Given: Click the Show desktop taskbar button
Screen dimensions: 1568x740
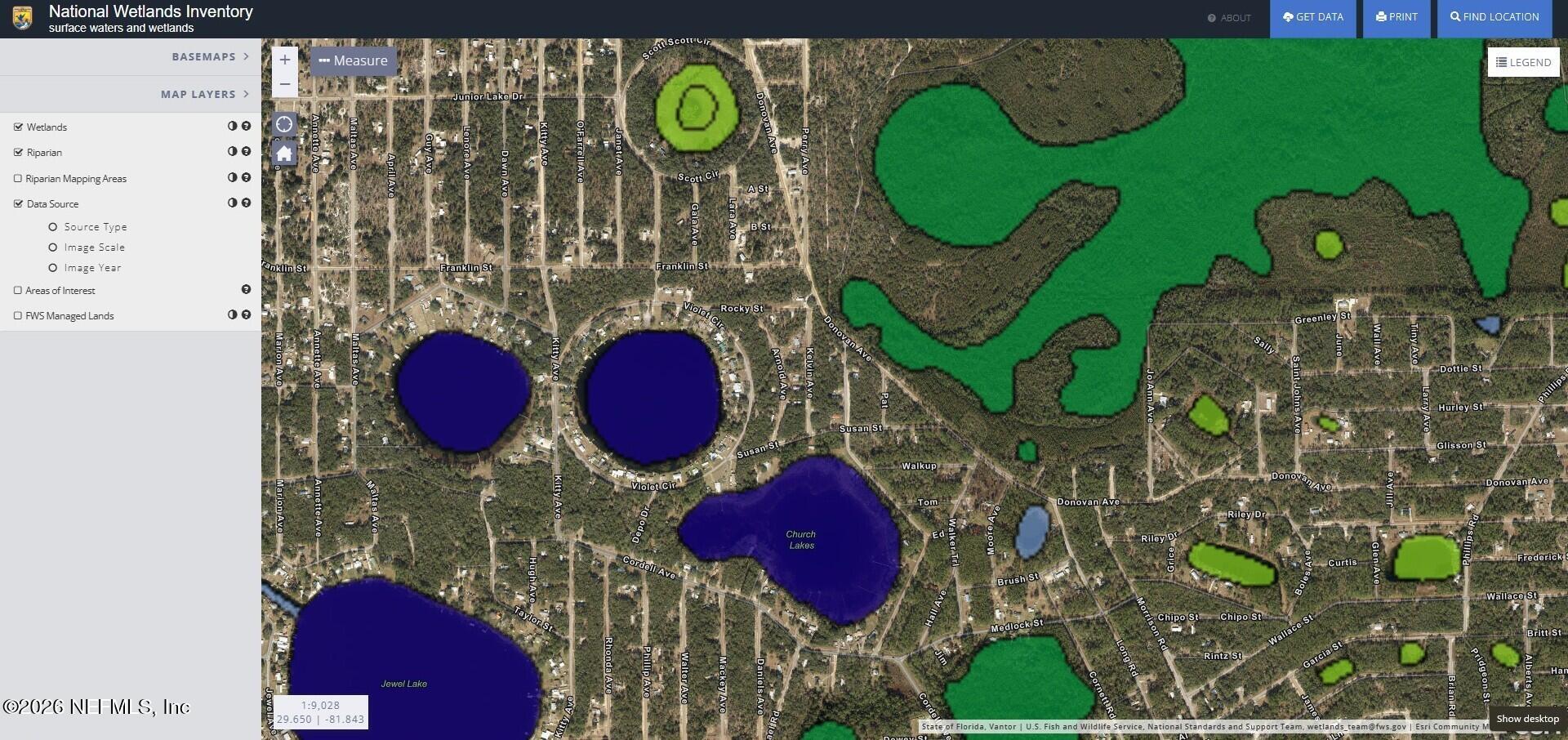Looking at the screenshot, I should coord(1526,719).
